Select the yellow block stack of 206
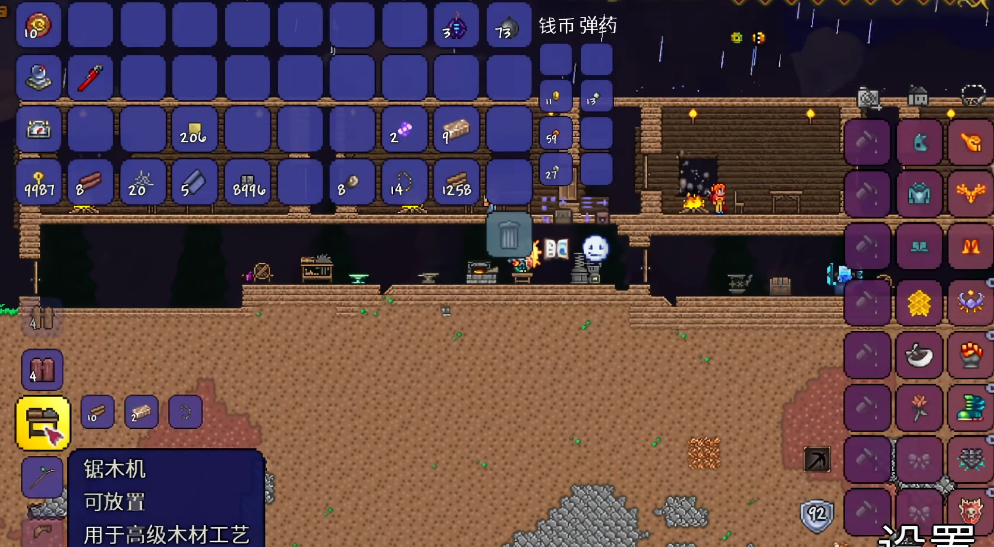 (196, 130)
